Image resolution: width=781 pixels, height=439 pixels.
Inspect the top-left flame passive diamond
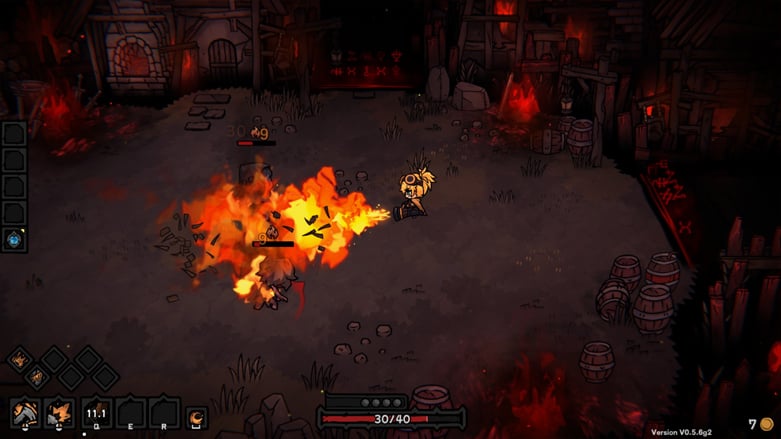coord(19,359)
